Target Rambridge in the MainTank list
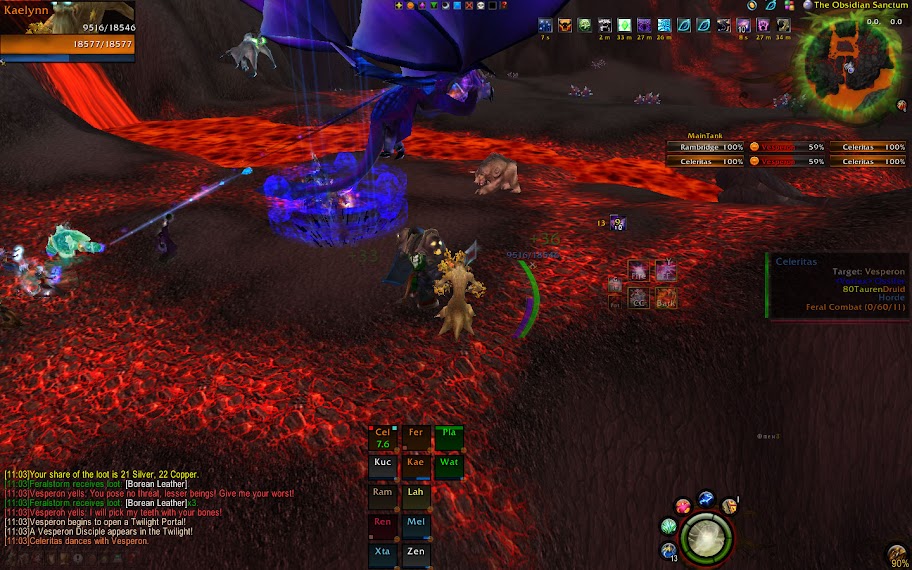 706,147
